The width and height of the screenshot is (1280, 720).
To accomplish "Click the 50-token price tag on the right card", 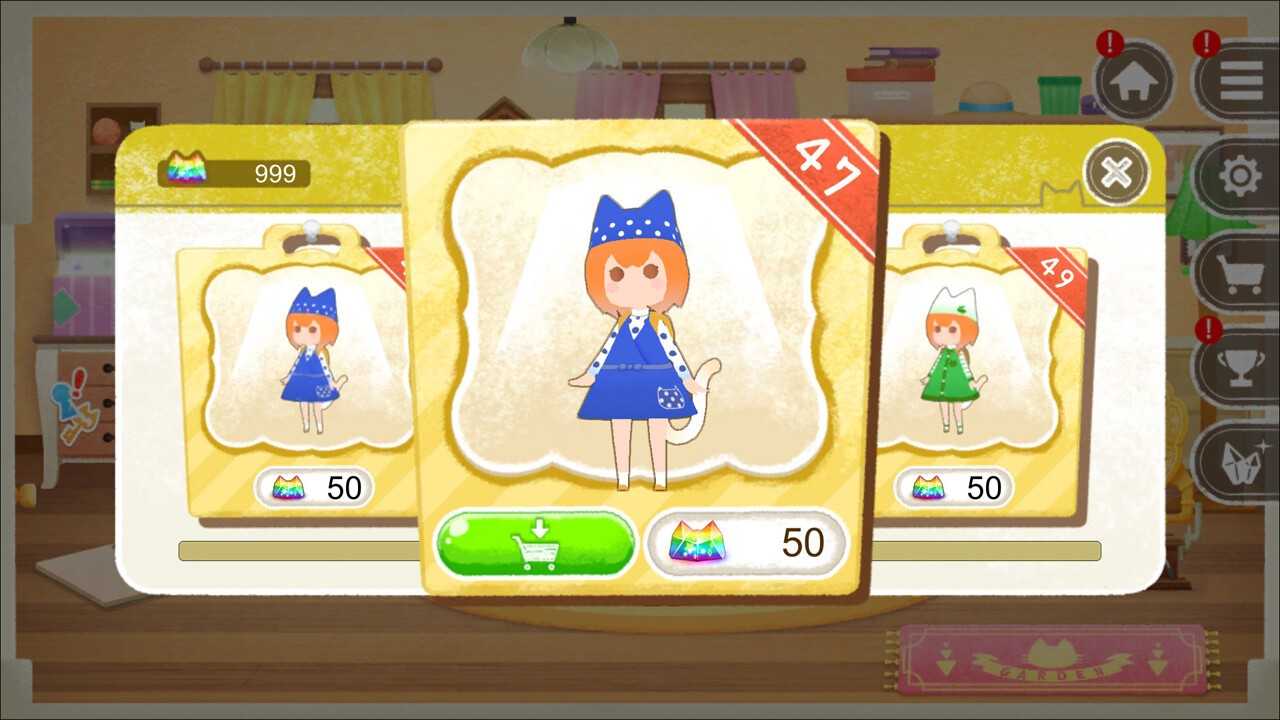I will [953, 487].
